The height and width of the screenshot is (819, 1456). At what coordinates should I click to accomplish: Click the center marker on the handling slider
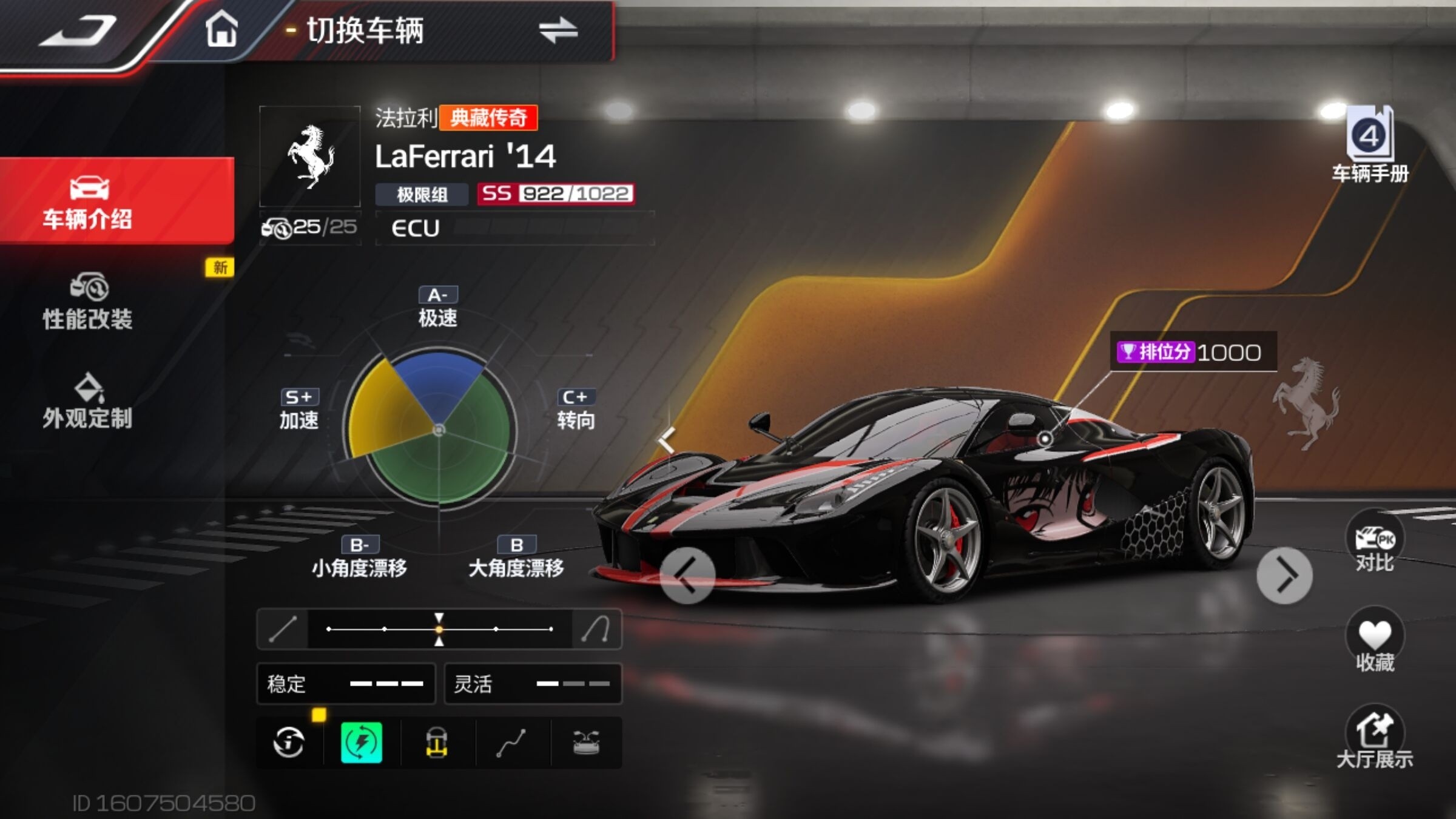click(439, 629)
